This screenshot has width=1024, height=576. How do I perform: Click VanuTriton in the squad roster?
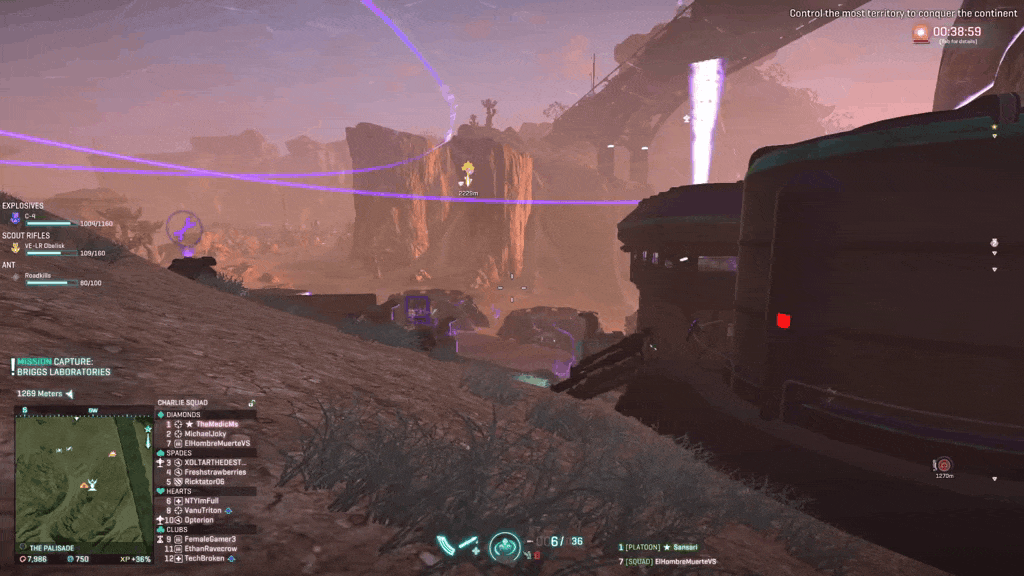[x=206, y=511]
